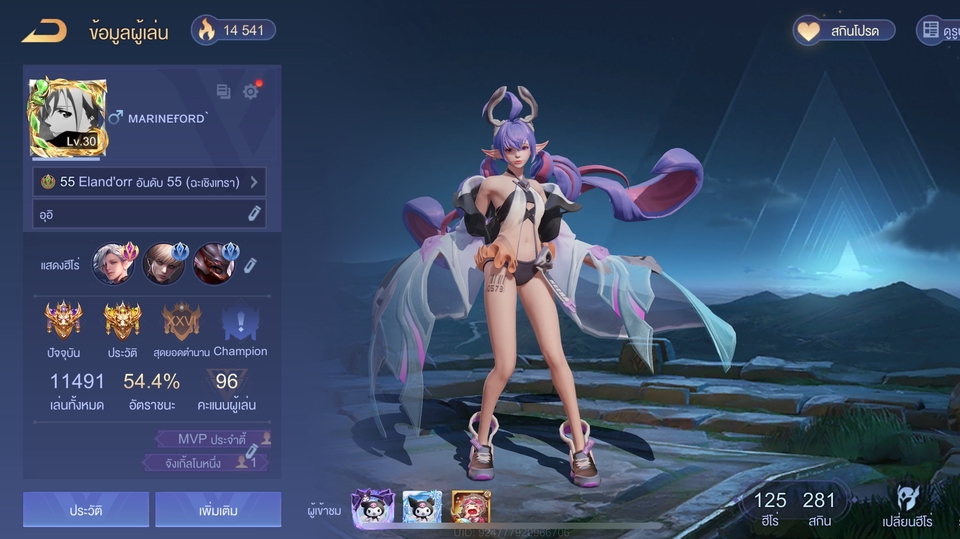This screenshot has width=960, height=539.
Task: Open the 55 Eland'orr ranking row
Action: click(148, 182)
